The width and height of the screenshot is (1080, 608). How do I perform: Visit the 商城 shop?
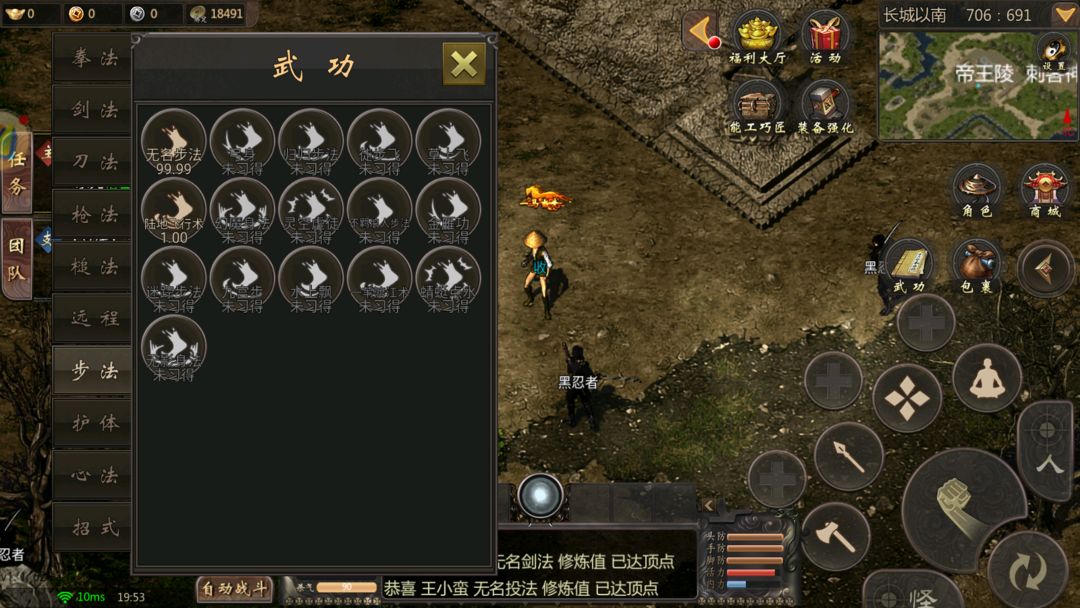(x=1044, y=190)
